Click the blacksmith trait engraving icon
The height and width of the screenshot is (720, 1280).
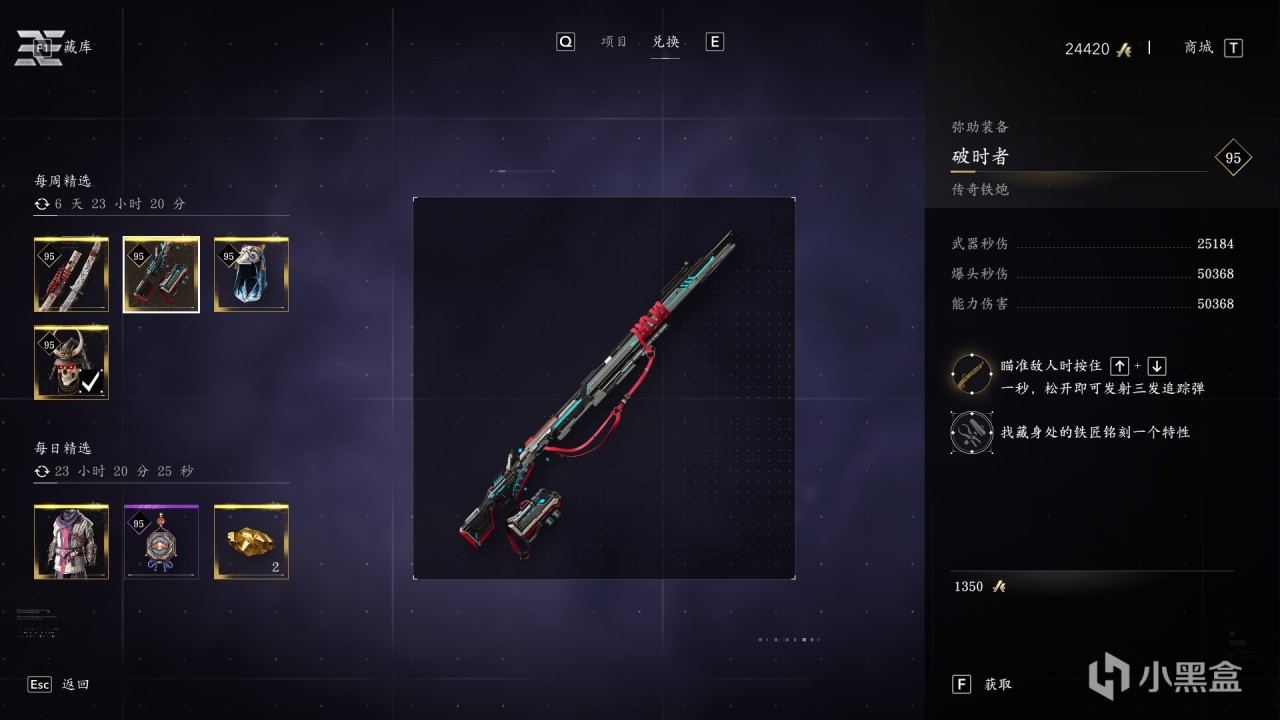971,432
